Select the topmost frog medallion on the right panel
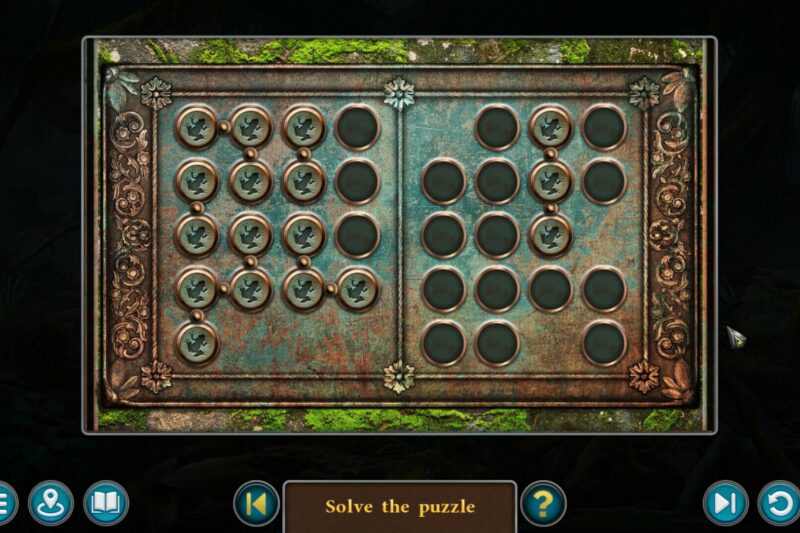The height and width of the screenshot is (533, 800). pos(550,127)
